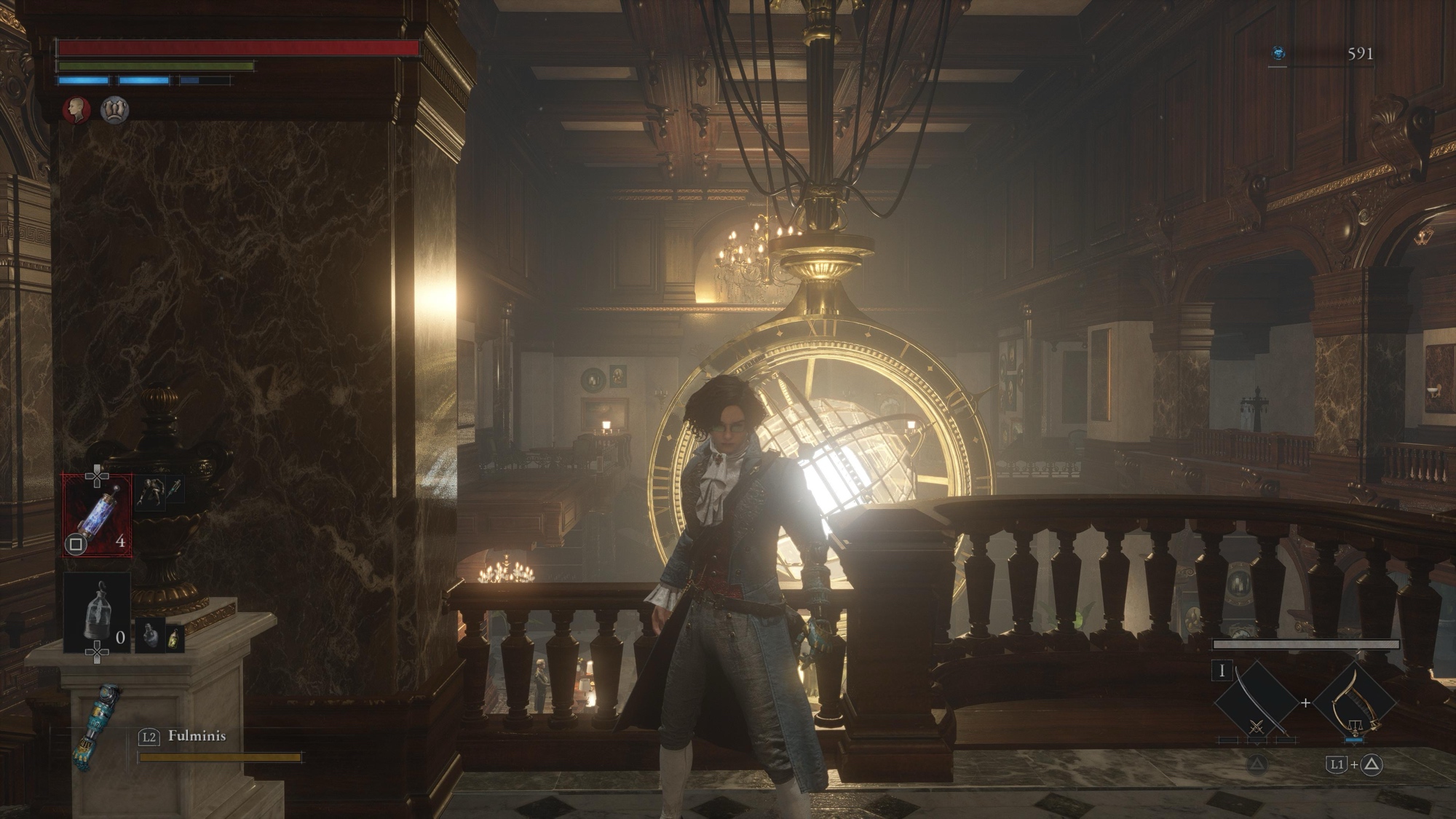Screen dimensions: 1456x819
Task: Select the Pulse Cell item slot
Action: tap(98, 515)
